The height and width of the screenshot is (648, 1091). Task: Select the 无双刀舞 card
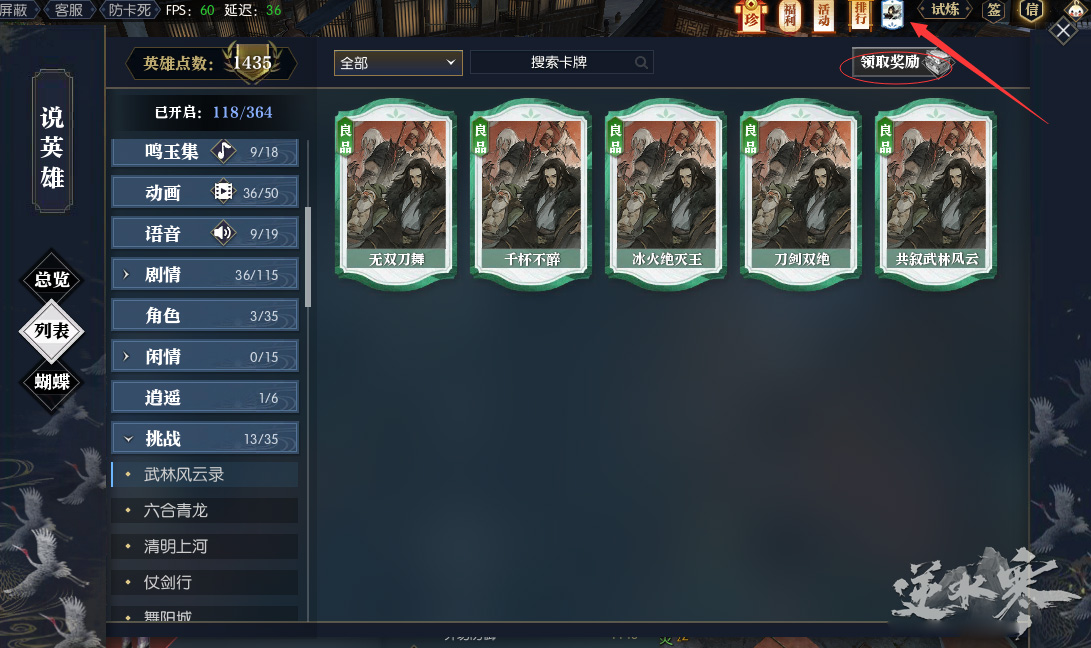[x=396, y=191]
